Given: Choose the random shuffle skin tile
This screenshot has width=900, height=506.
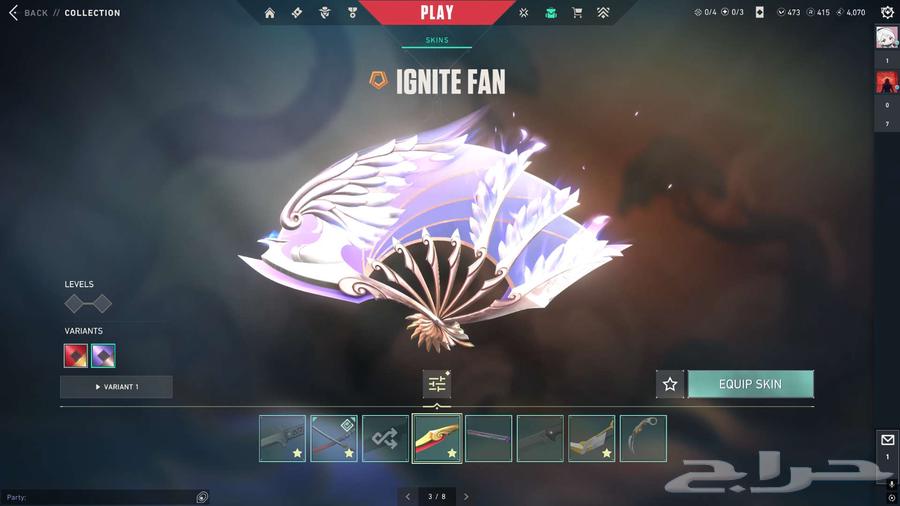Looking at the screenshot, I should pos(385,438).
